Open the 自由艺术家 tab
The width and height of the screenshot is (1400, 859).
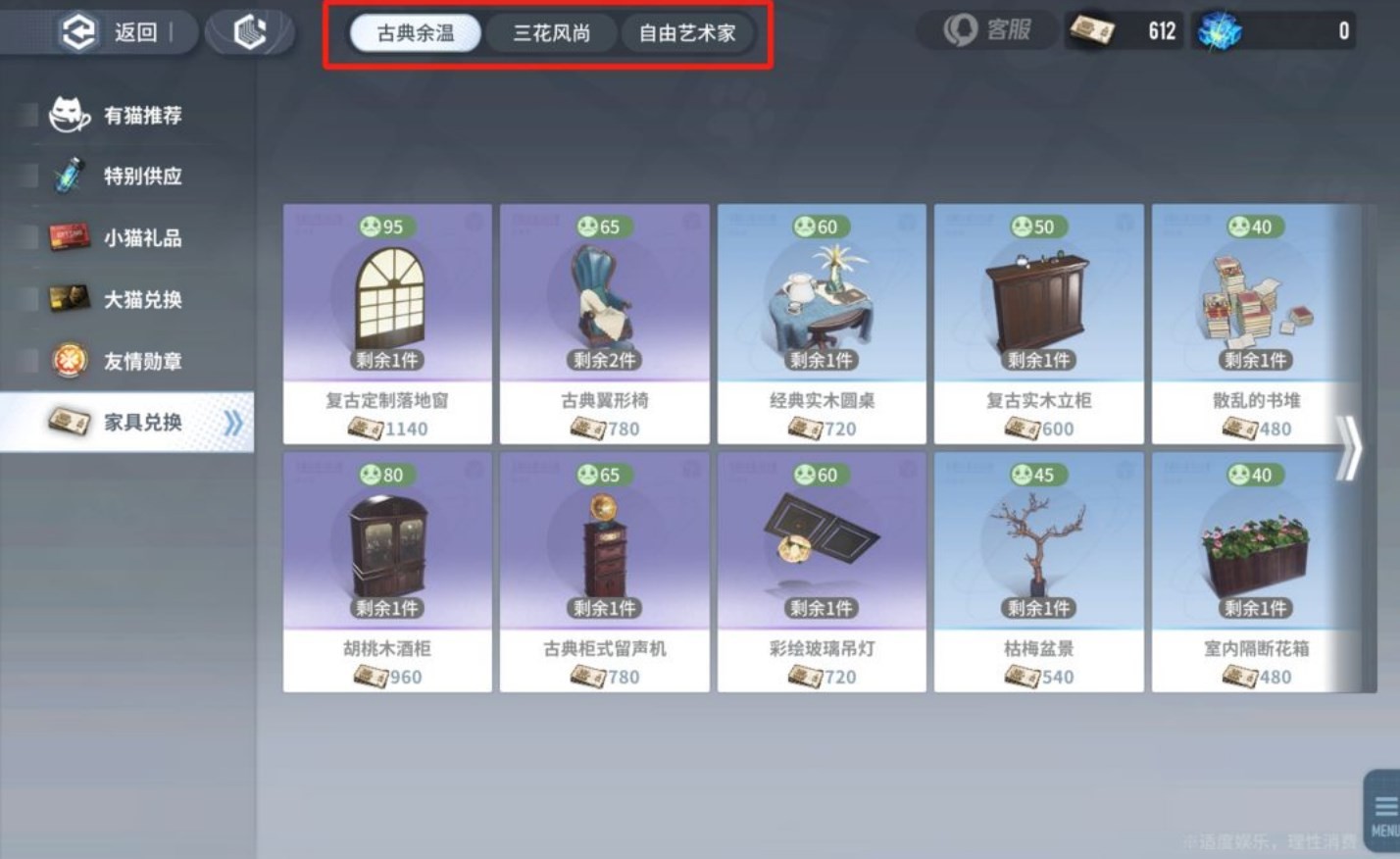[688, 31]
